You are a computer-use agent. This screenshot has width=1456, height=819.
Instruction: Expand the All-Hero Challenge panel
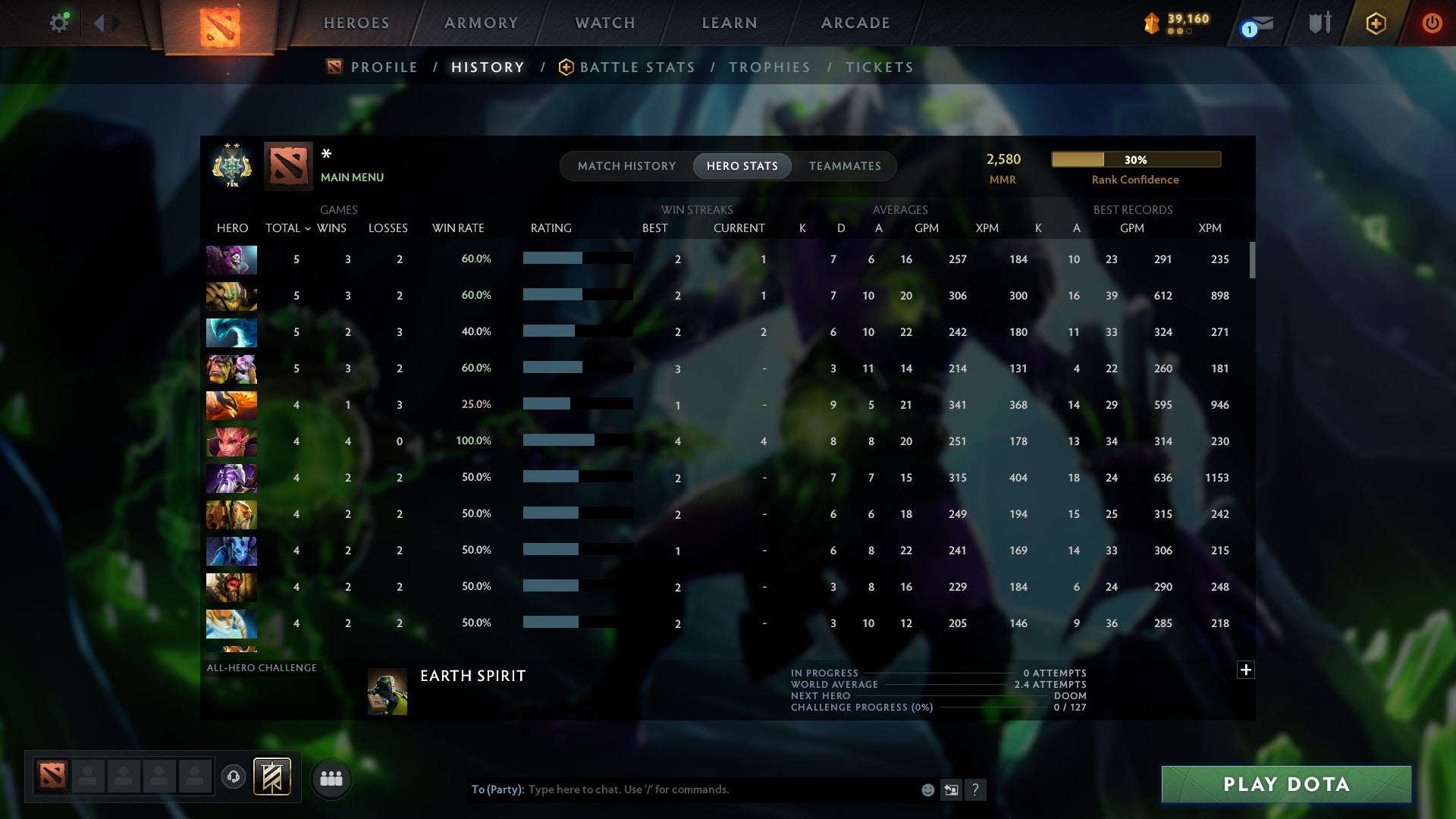point(1246,670)
